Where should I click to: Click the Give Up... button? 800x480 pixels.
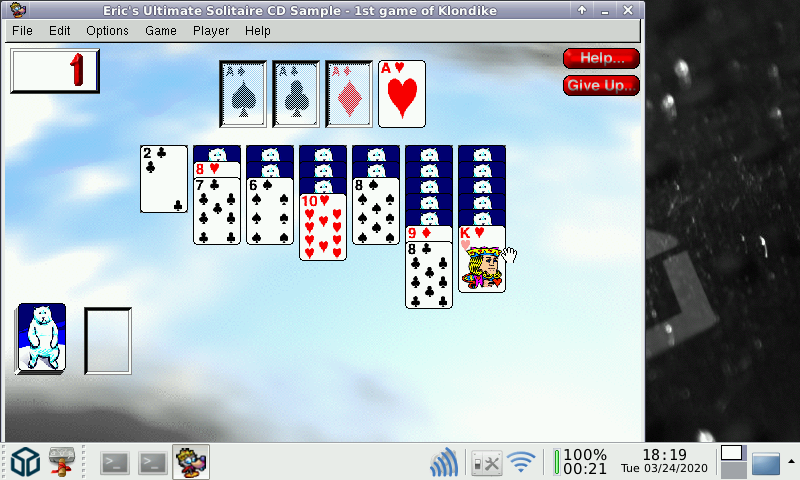coord(601,85)
